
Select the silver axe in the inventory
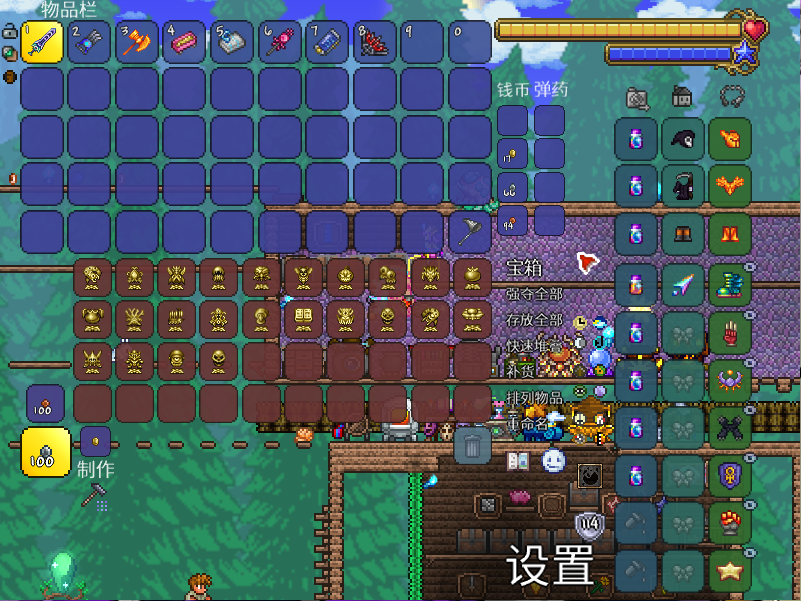470,232
